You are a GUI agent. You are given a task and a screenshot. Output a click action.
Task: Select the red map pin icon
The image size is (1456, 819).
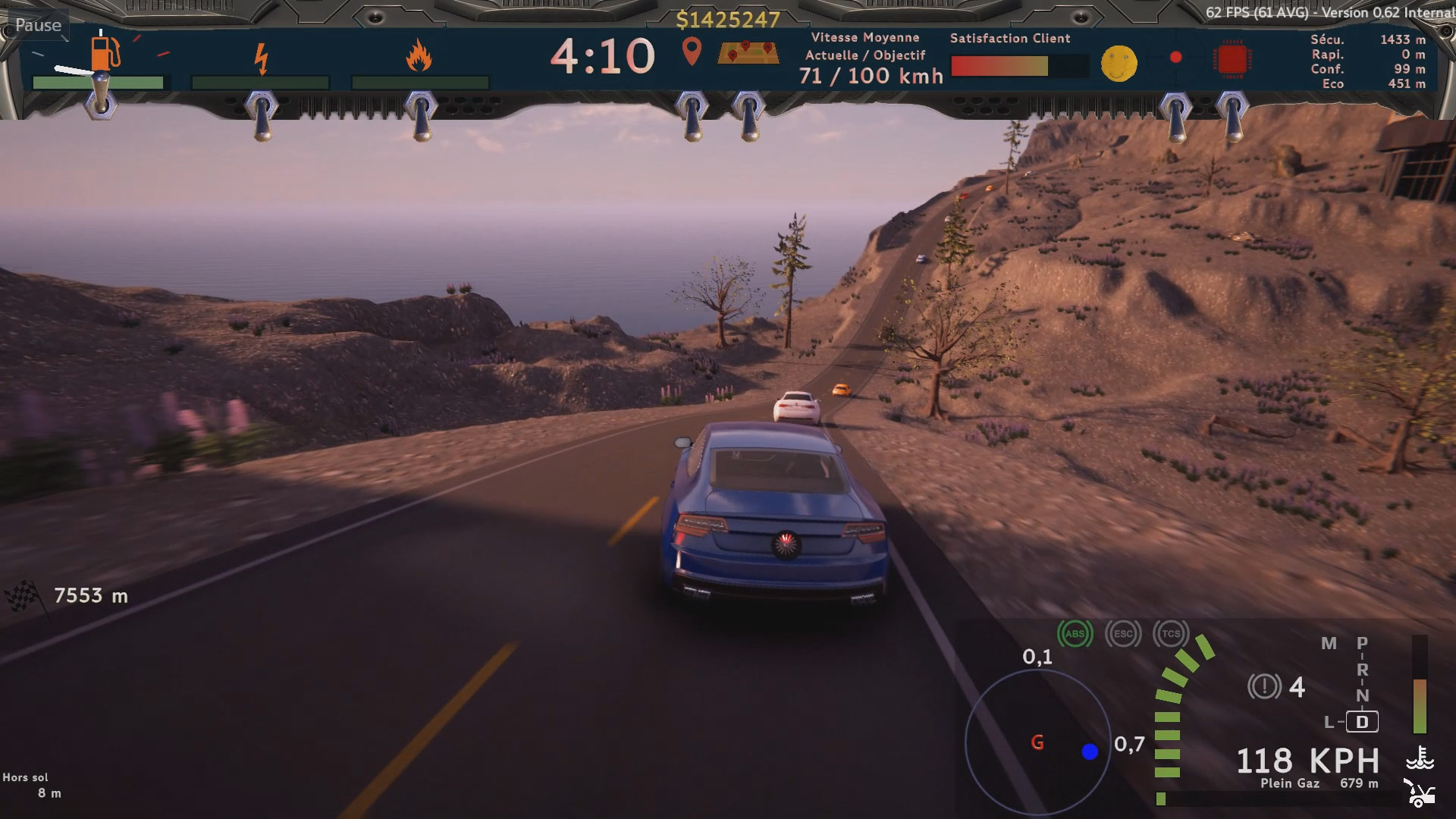tap(691, 52)
